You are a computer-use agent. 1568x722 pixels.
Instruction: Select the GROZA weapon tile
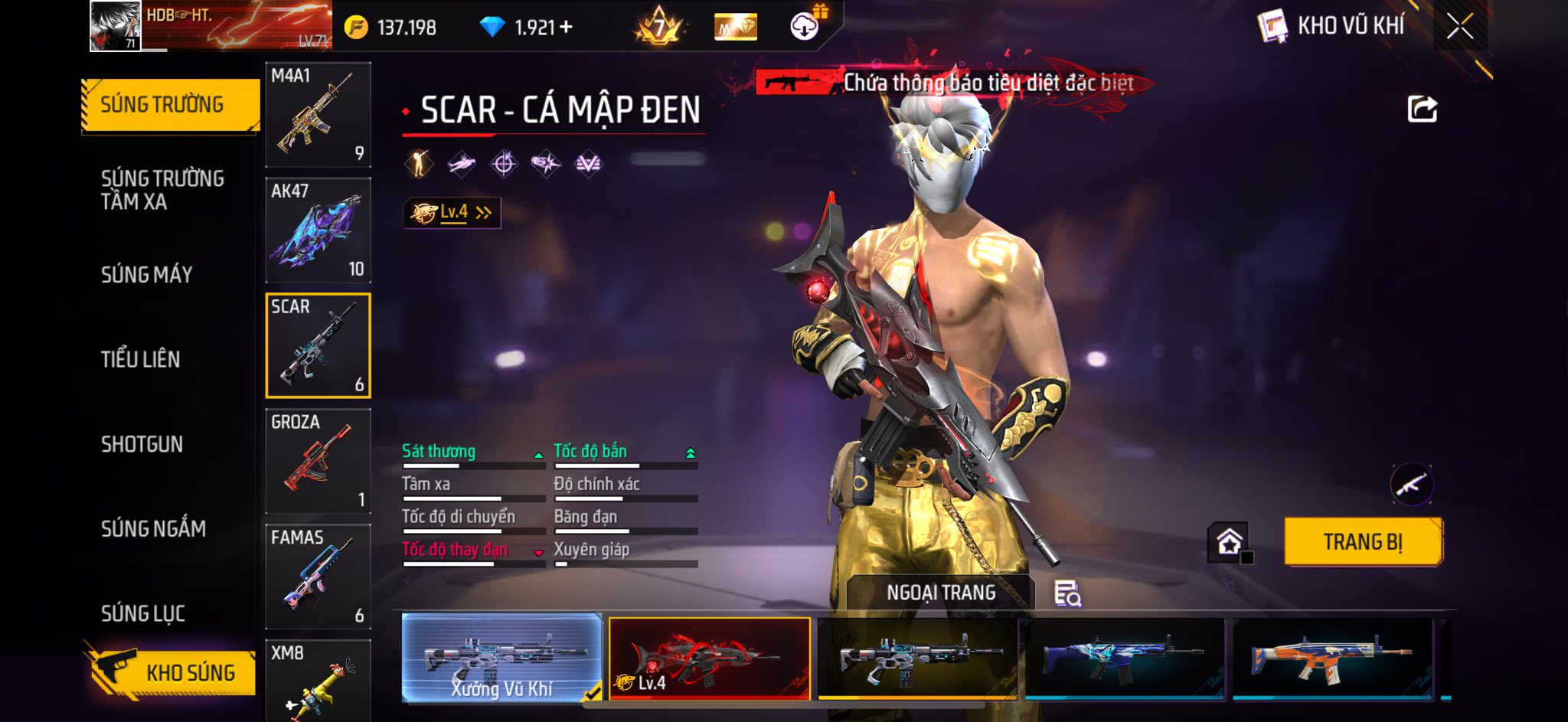pyautogui.click(x=318, y=461)
